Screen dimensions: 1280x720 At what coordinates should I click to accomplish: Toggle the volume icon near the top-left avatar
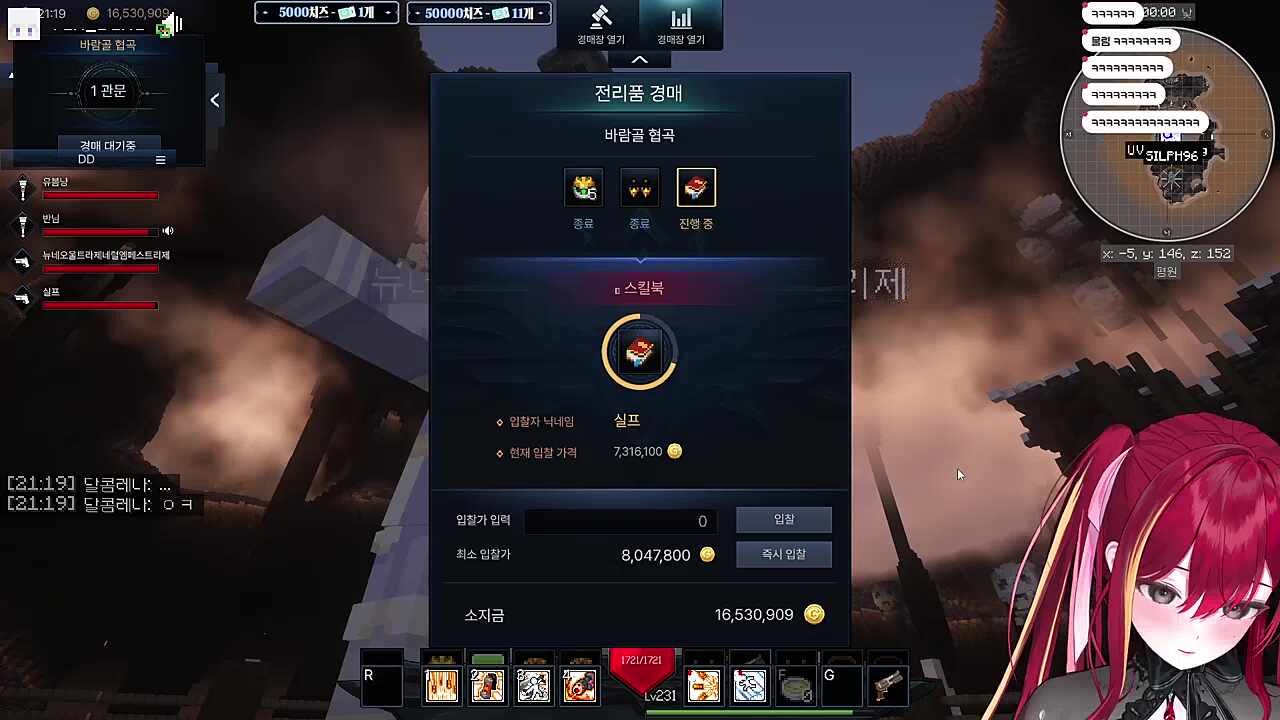174,25
